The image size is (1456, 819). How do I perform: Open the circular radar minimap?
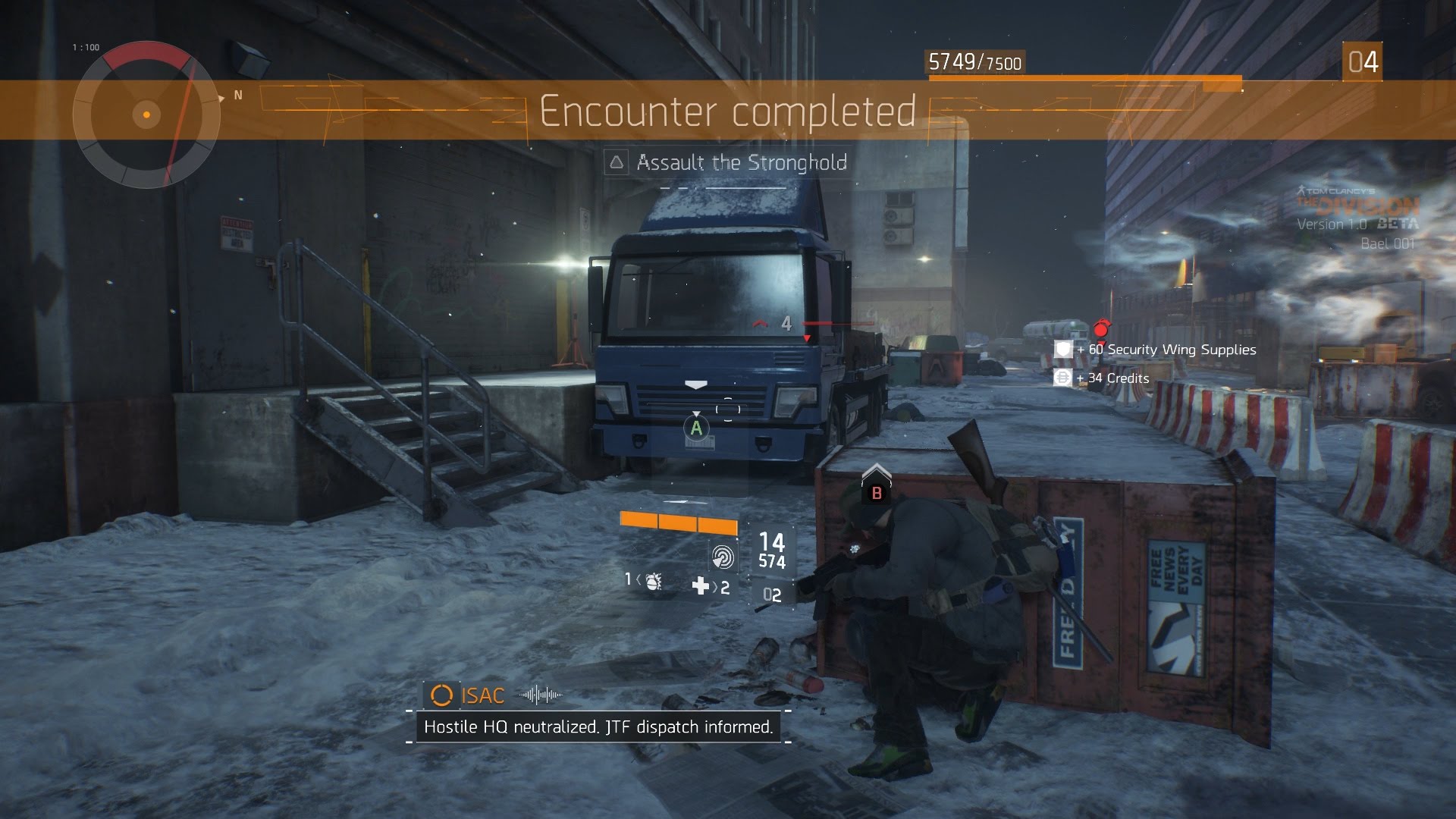(x=146, y=115)
